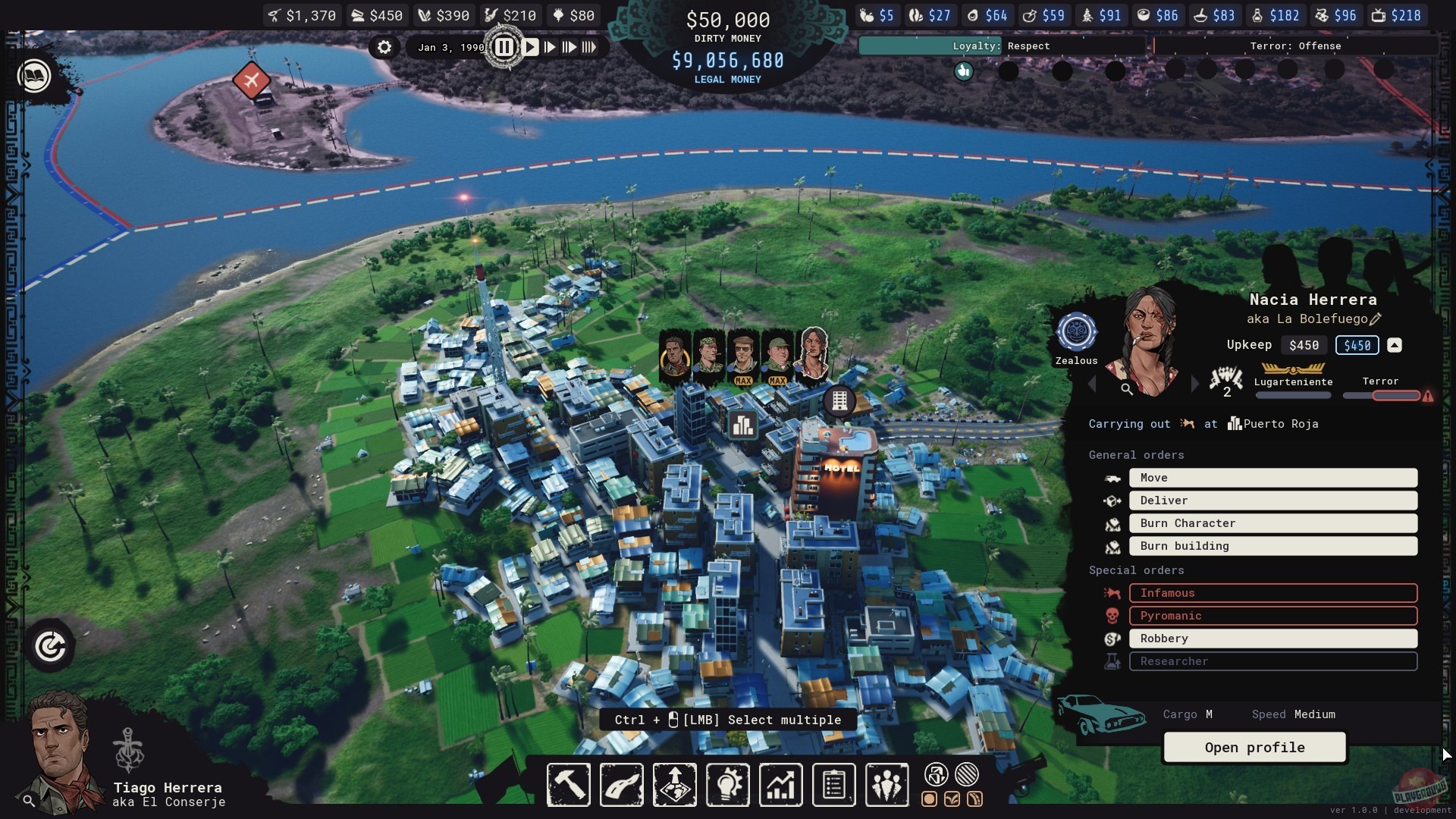
Task: Open the road construction tool
Action: 621,785
